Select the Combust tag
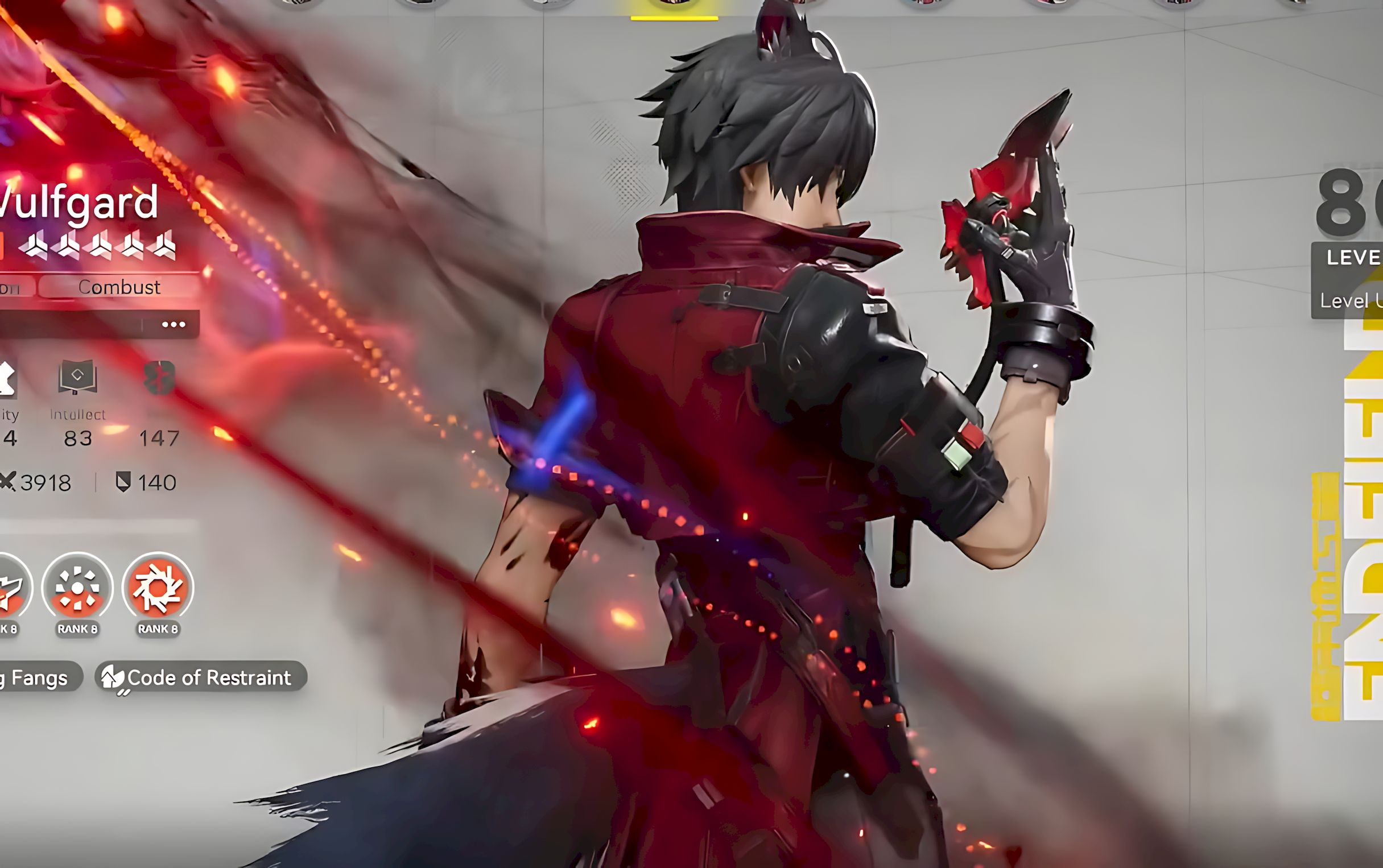This screenshot has width=1383, height=868. [x=119, y=287]
